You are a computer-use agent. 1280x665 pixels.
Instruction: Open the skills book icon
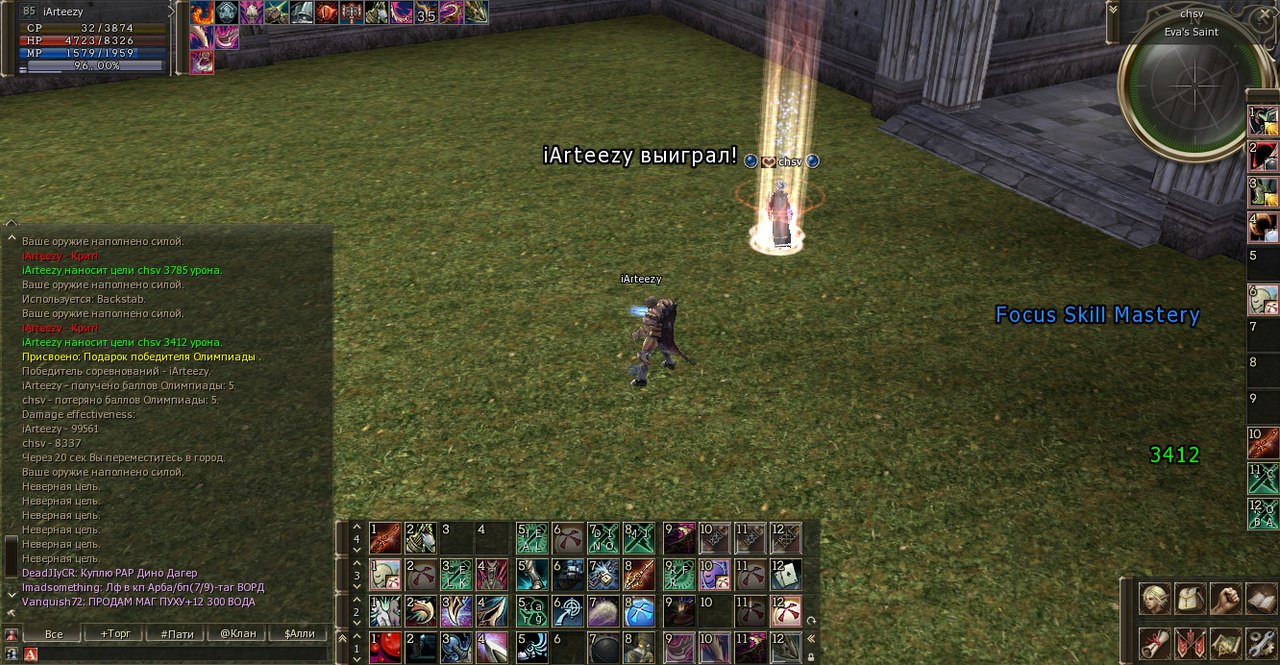tap(1260, 599)
